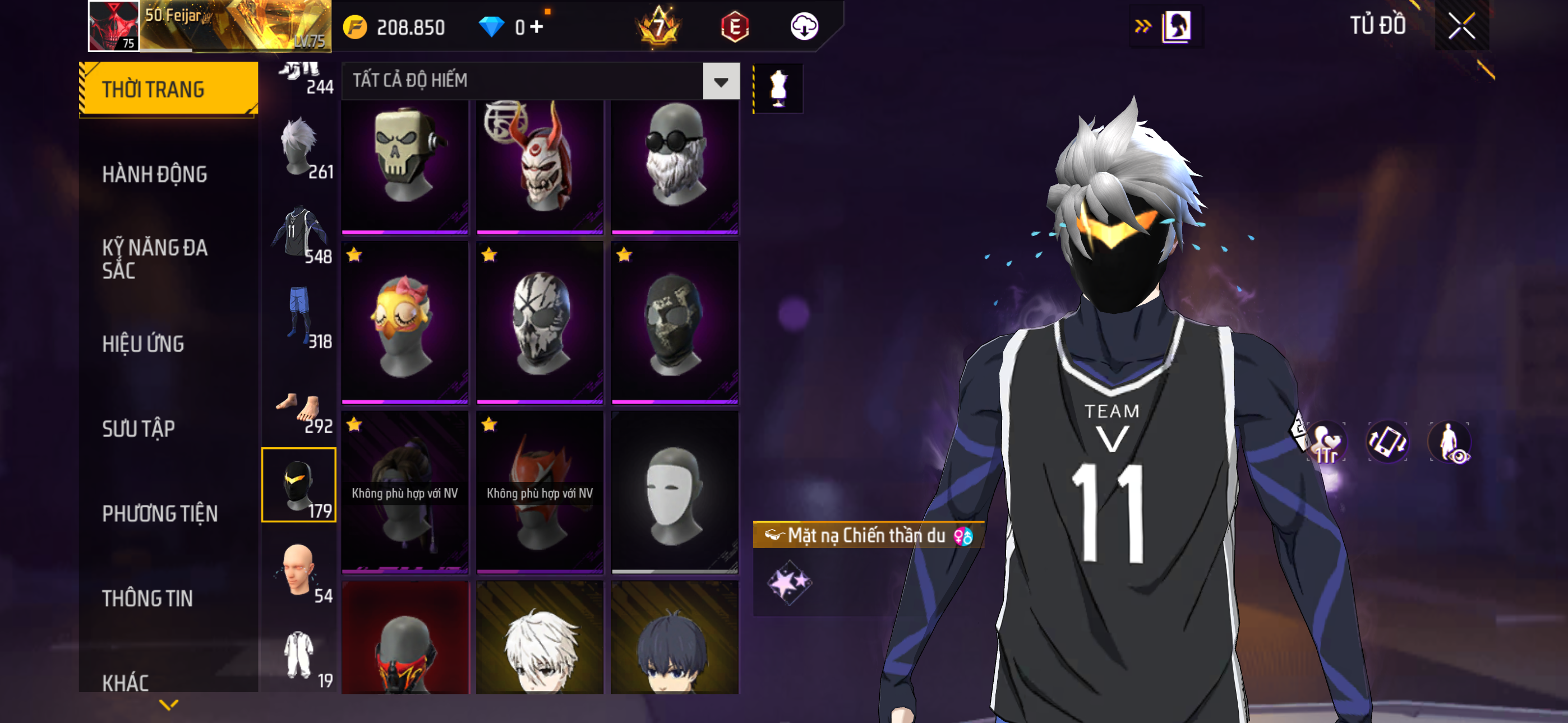Go to Phương Tiện tab
Viewport: 1568px width, 723px height.
coord(159,513)
